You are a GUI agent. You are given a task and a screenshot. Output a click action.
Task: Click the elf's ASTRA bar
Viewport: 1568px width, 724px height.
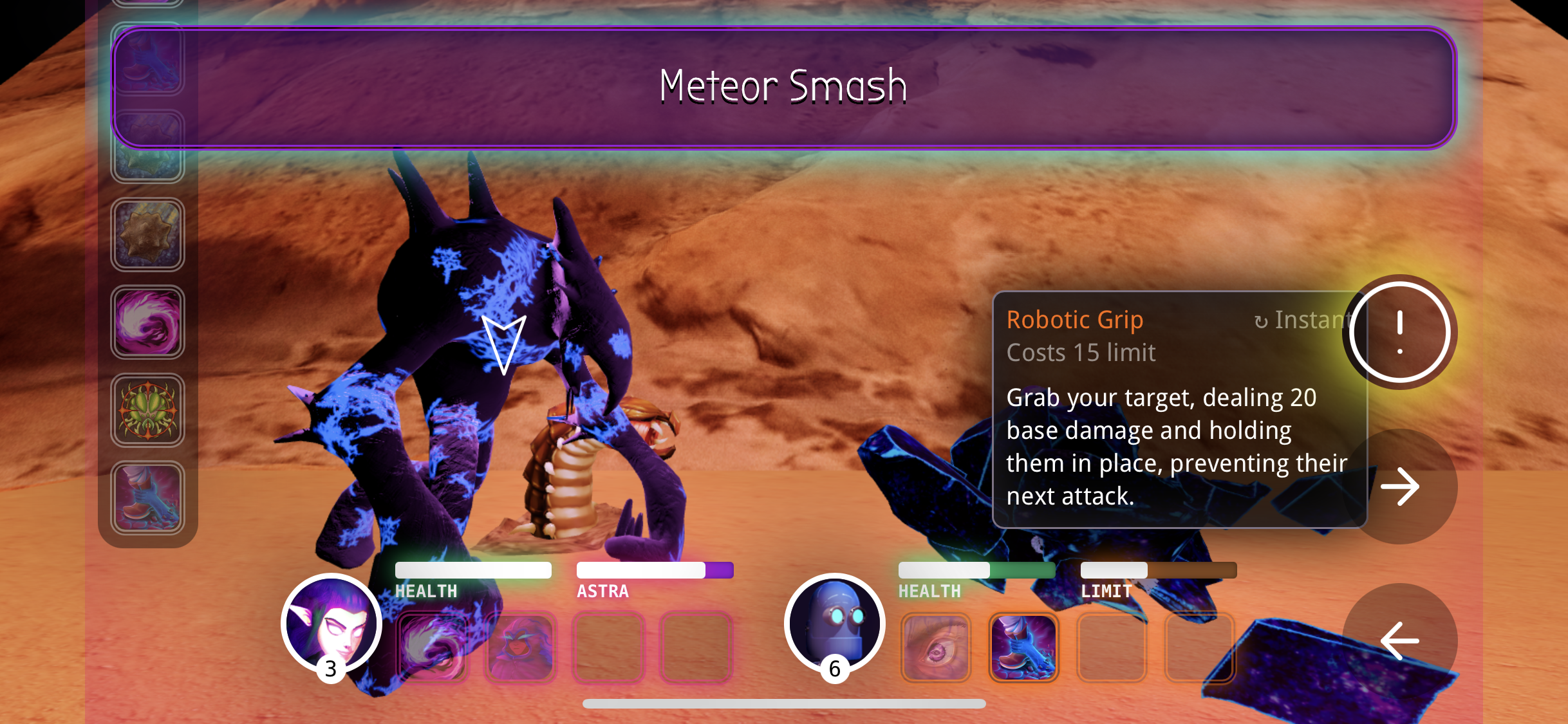pos(655,570)
